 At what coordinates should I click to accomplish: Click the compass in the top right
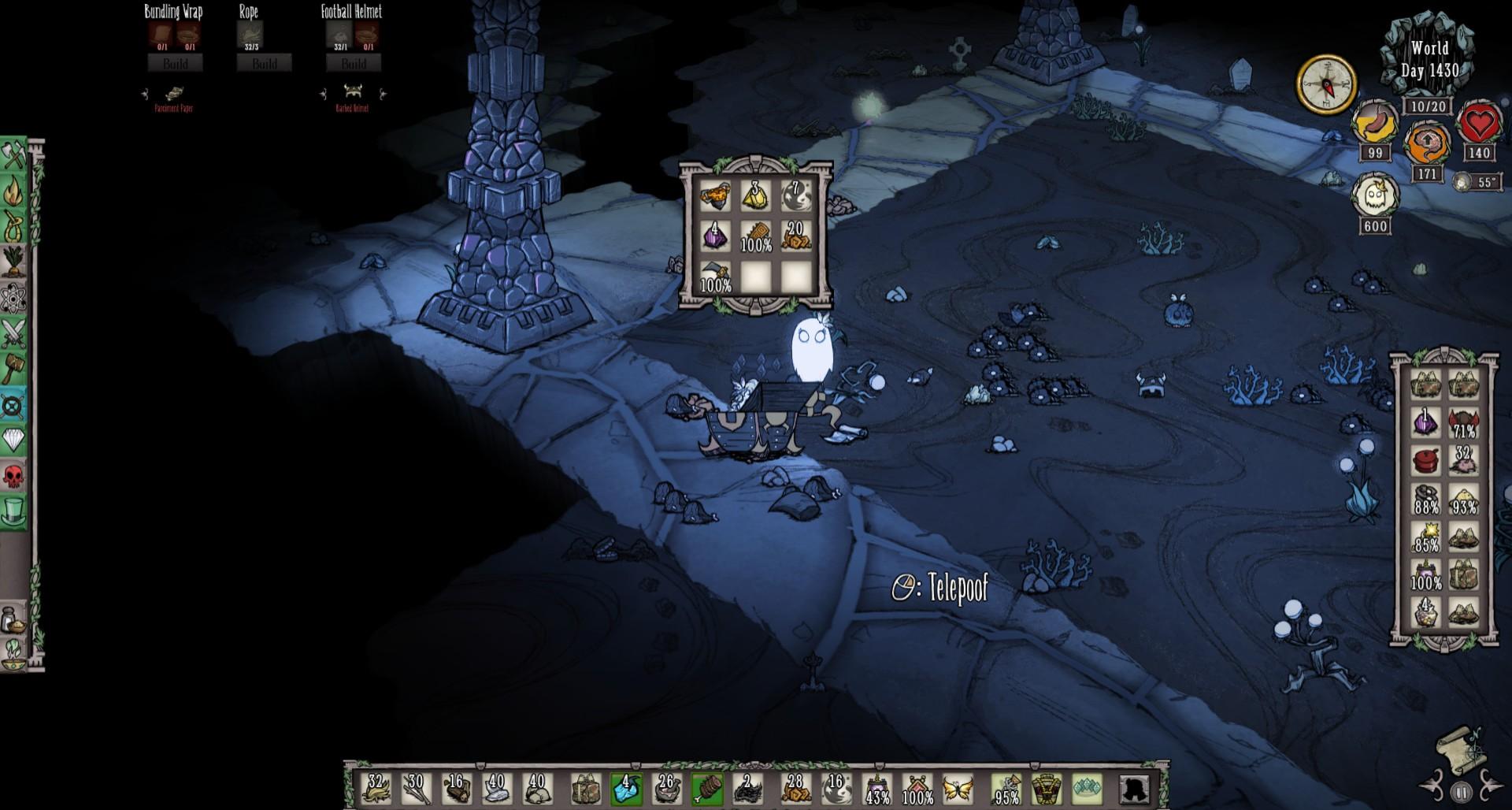[x=1326, y=83]
